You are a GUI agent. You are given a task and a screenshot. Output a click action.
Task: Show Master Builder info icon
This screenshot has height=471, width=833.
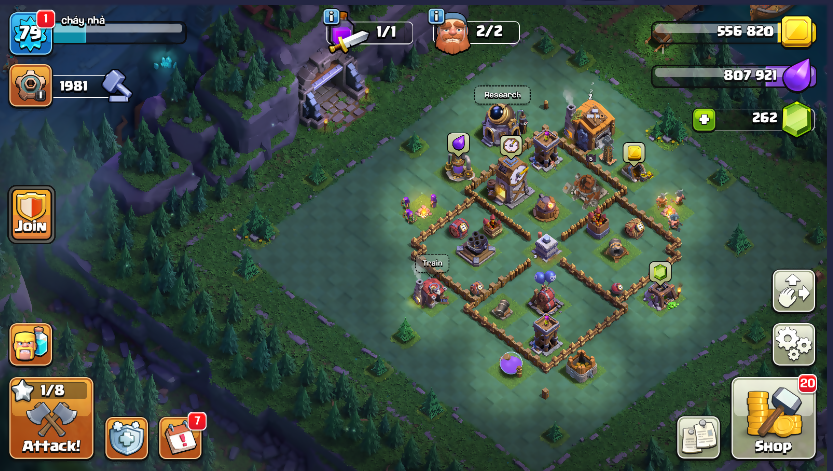pos(436,16)
